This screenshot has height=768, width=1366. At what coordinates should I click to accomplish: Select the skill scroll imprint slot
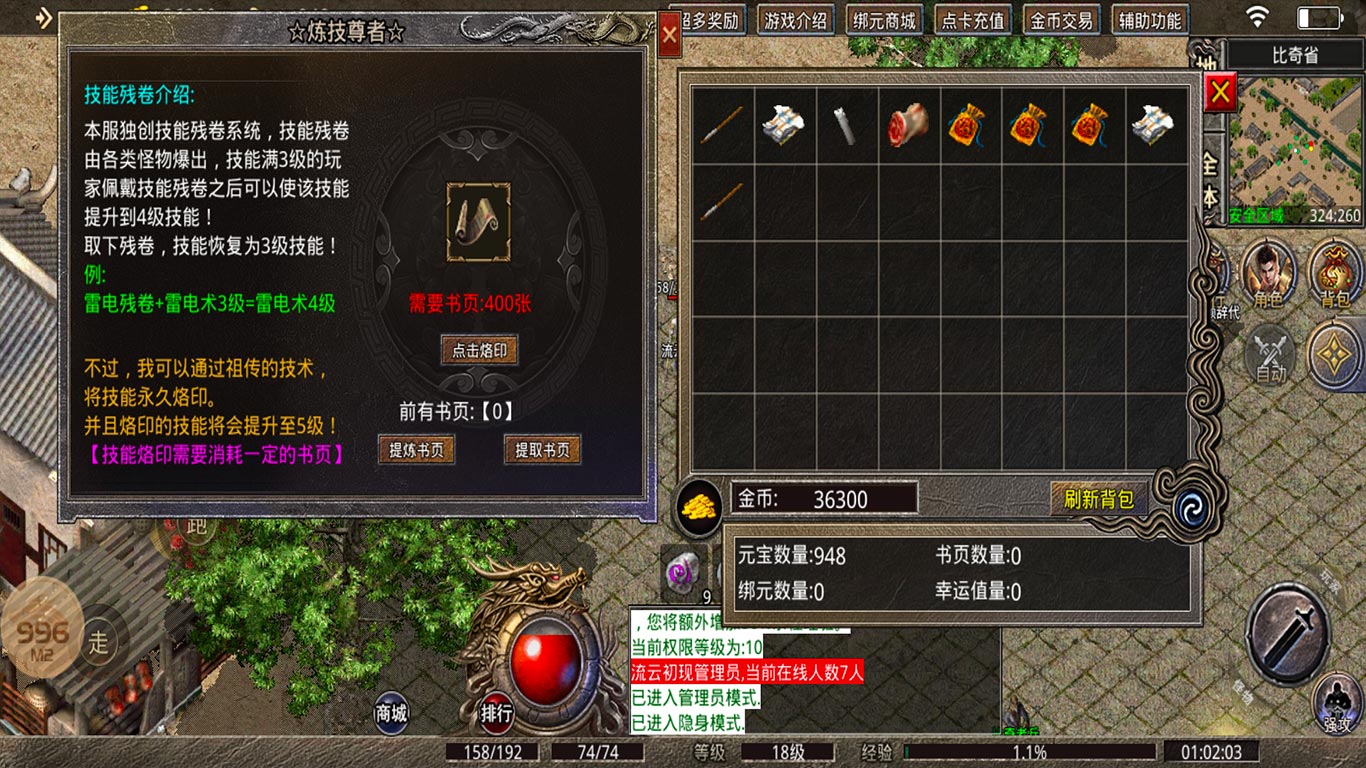click(x=478, y=222)
